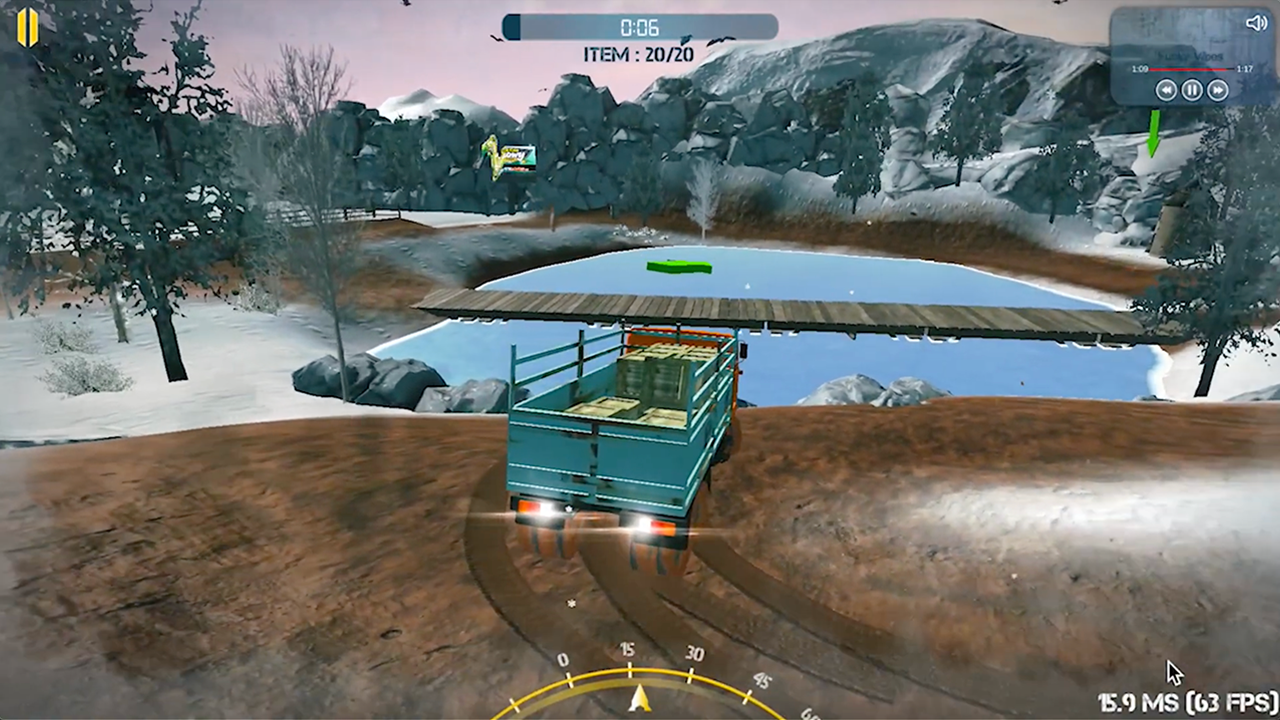Toggle playback of the current song

click(1192, 90)
